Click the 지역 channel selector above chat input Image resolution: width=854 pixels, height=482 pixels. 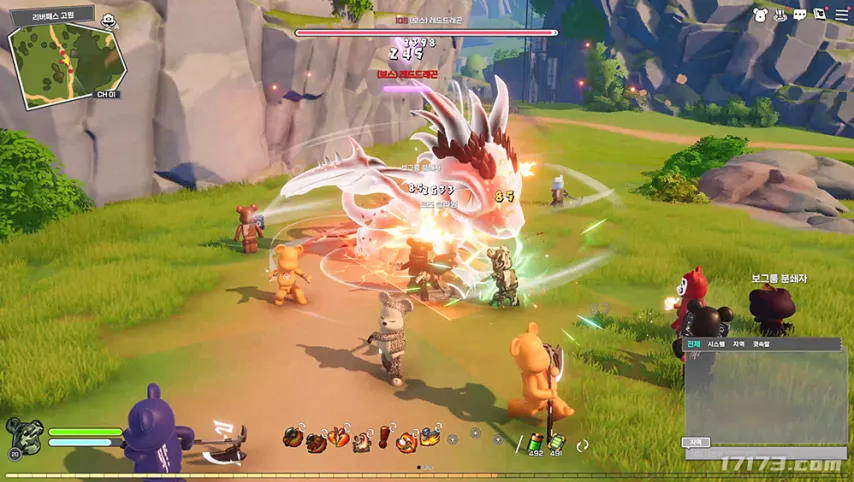pyautogui.click(x=696, y=442)
